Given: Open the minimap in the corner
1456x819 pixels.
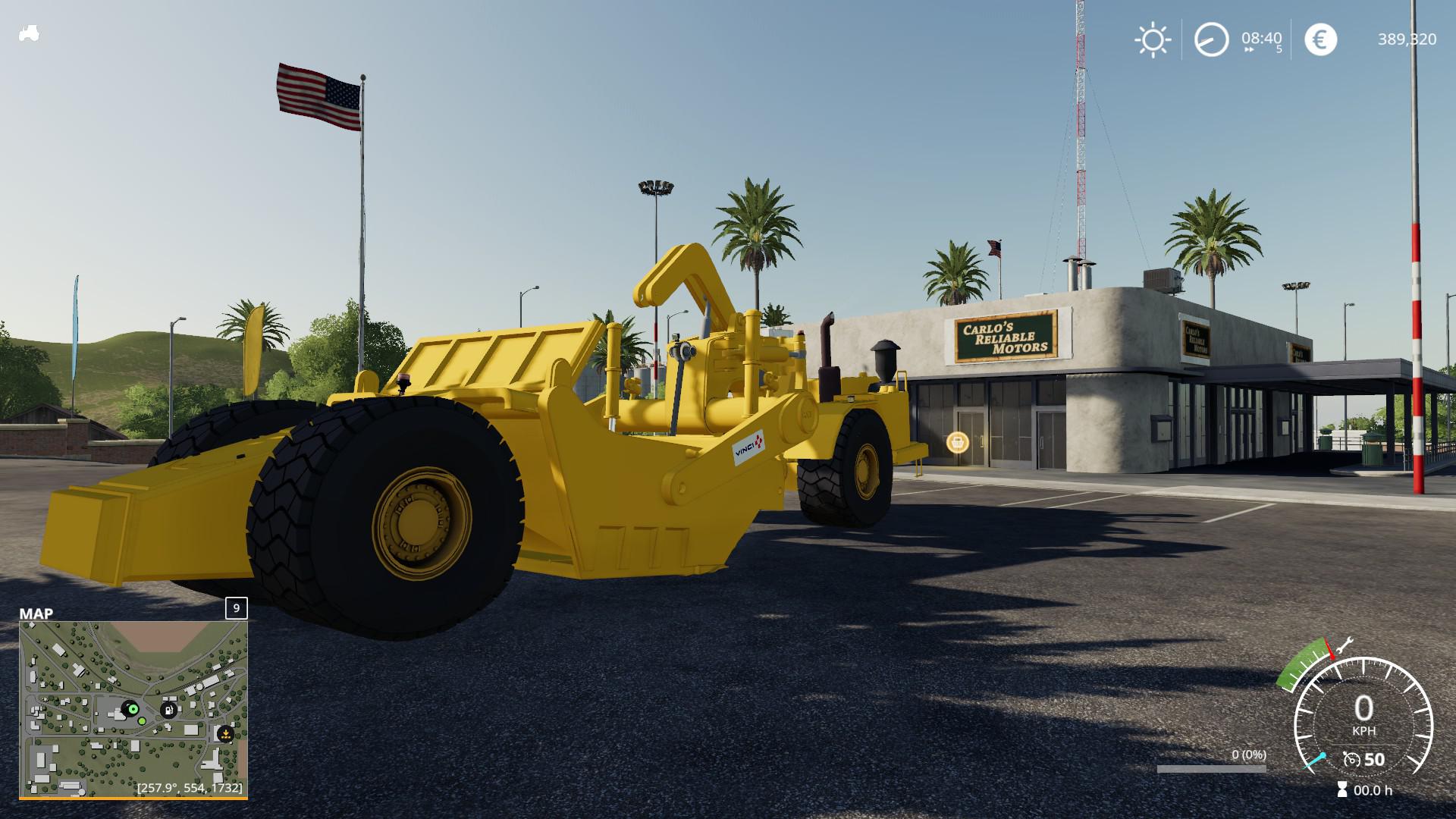Looking at the screenshot, I should pyautogui.click(x=133, y=709).
